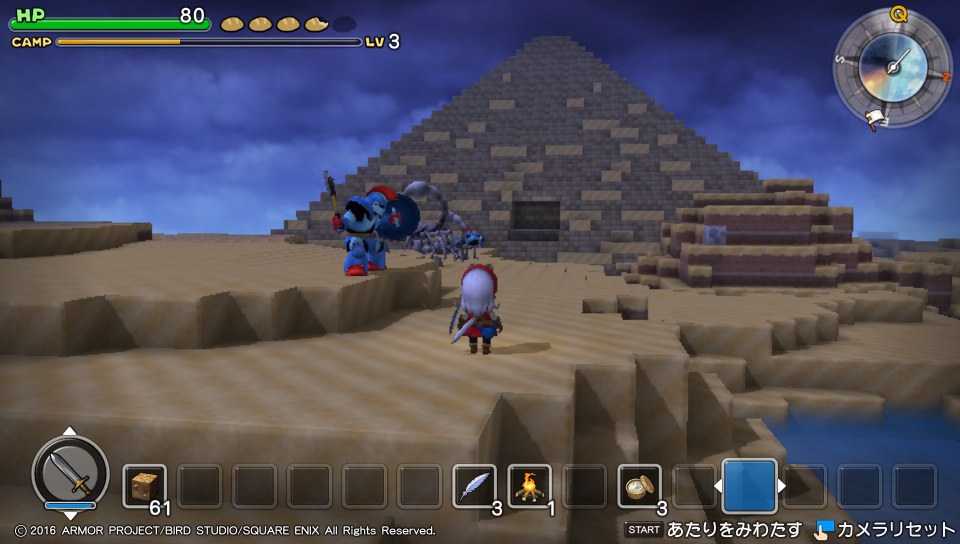
Task: Pick the campfire item in the hotbar
Action: point(529,485)
